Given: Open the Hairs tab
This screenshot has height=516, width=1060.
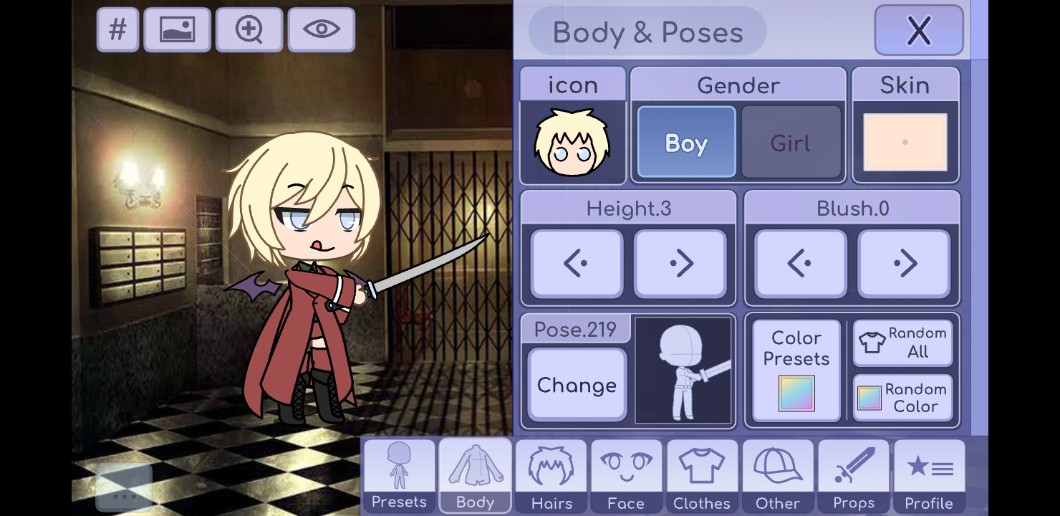Looking at the screenshot, I should (x=551, y=476).
